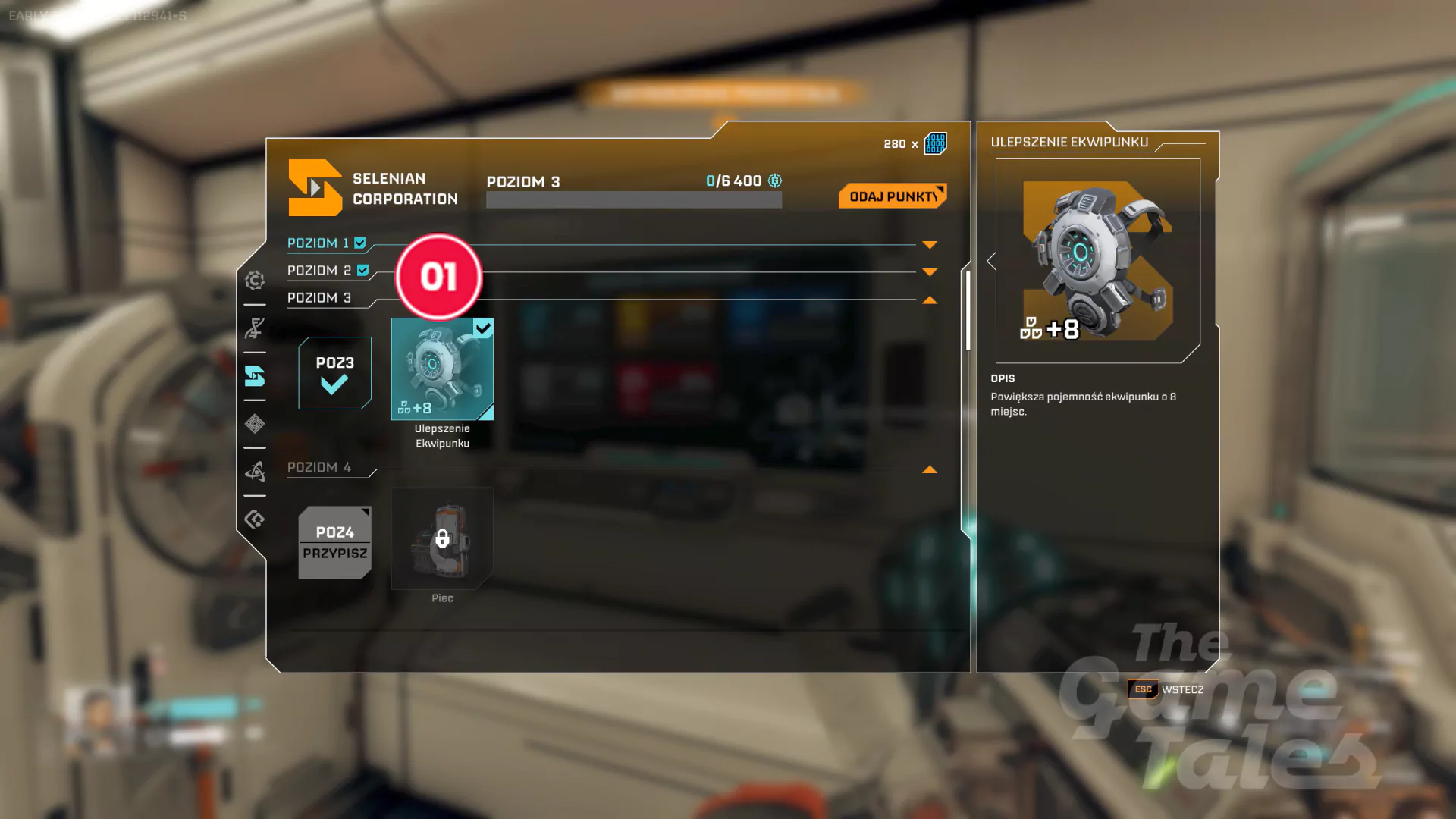Switch to the C-gear faction tab
The width and height of the screenshot is (1456, 819).
pyautogui.click(x=255, y=281)
